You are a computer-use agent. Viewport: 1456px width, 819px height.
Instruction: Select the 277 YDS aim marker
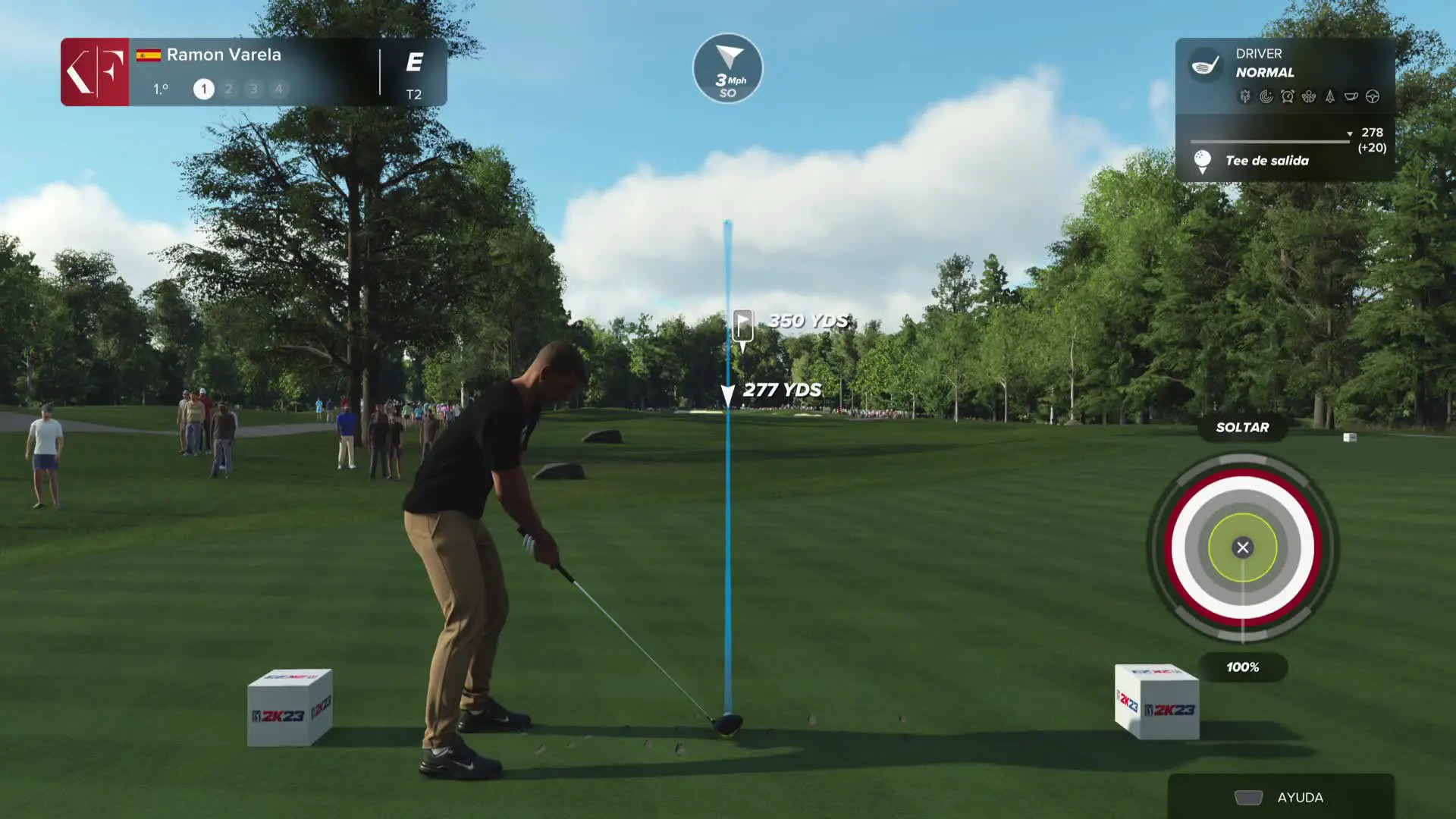tap(728, 394)
